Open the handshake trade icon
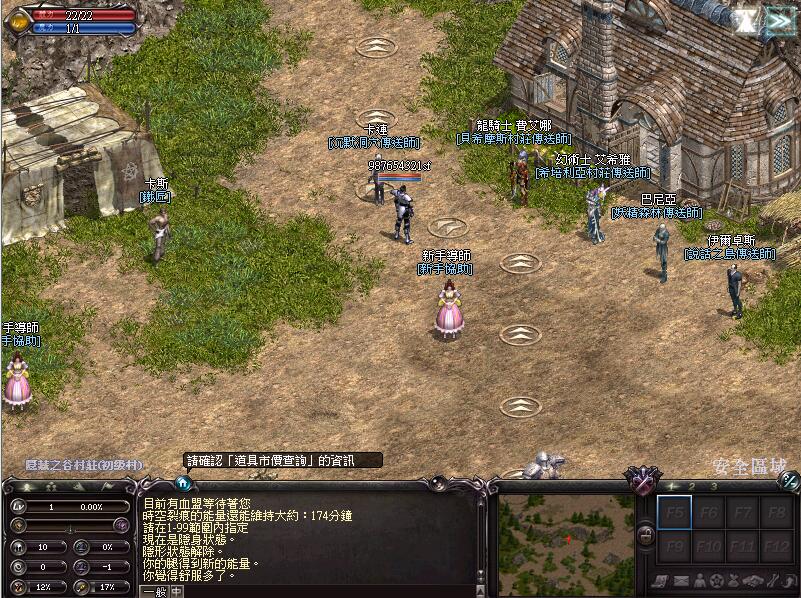Image resolution: width=801 pixels, height=598 pixels. click(755, 581)
